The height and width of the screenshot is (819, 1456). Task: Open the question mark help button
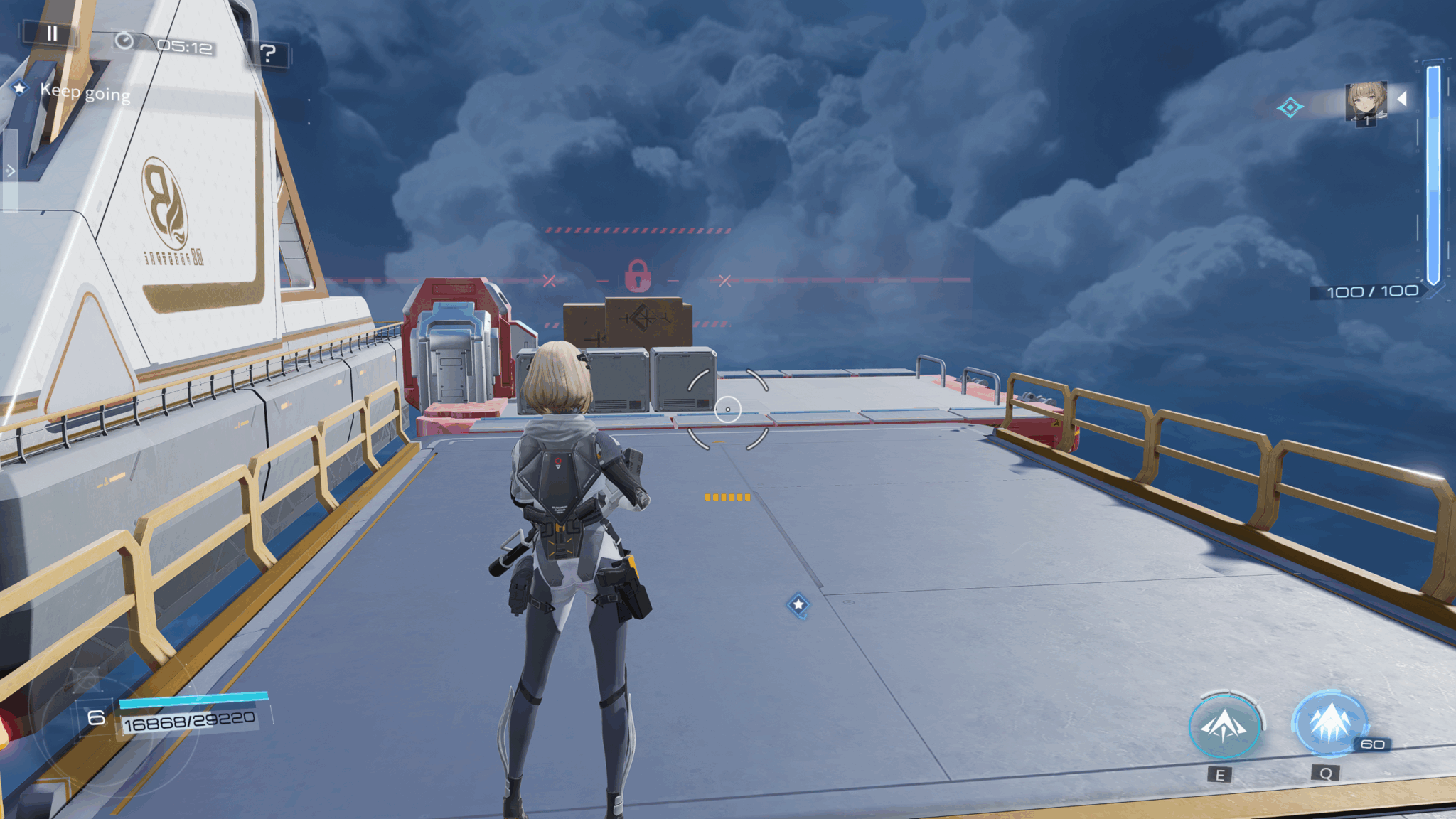(268, 53)
